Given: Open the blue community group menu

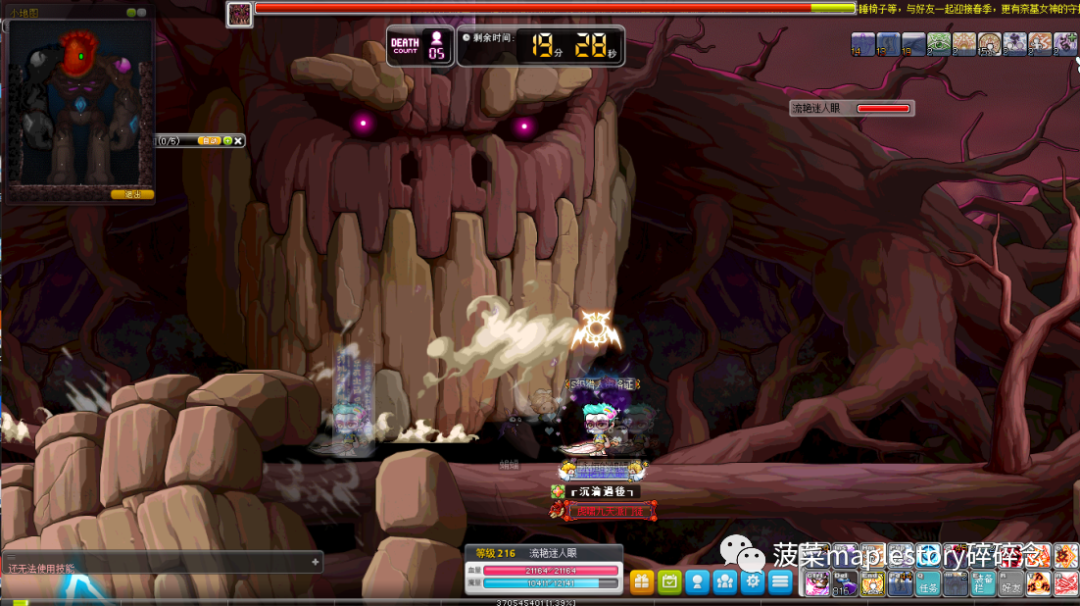Looking at the screenshot, I should click(x=725, y=581).
